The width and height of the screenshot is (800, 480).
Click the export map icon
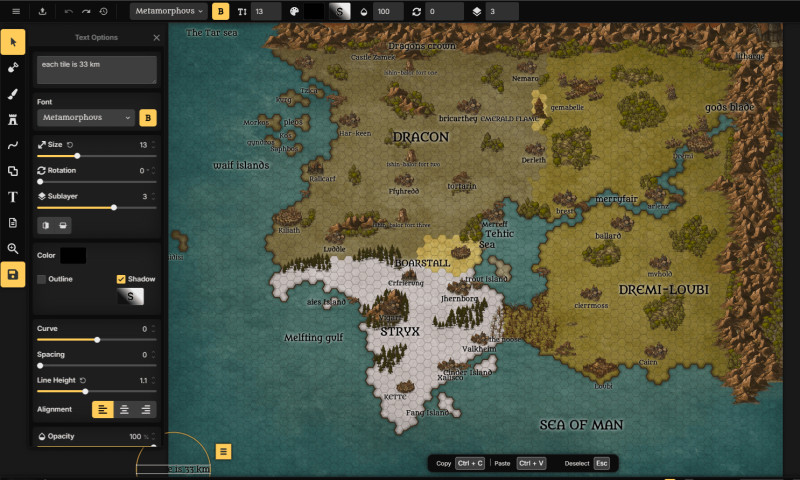tap(42, 12)
